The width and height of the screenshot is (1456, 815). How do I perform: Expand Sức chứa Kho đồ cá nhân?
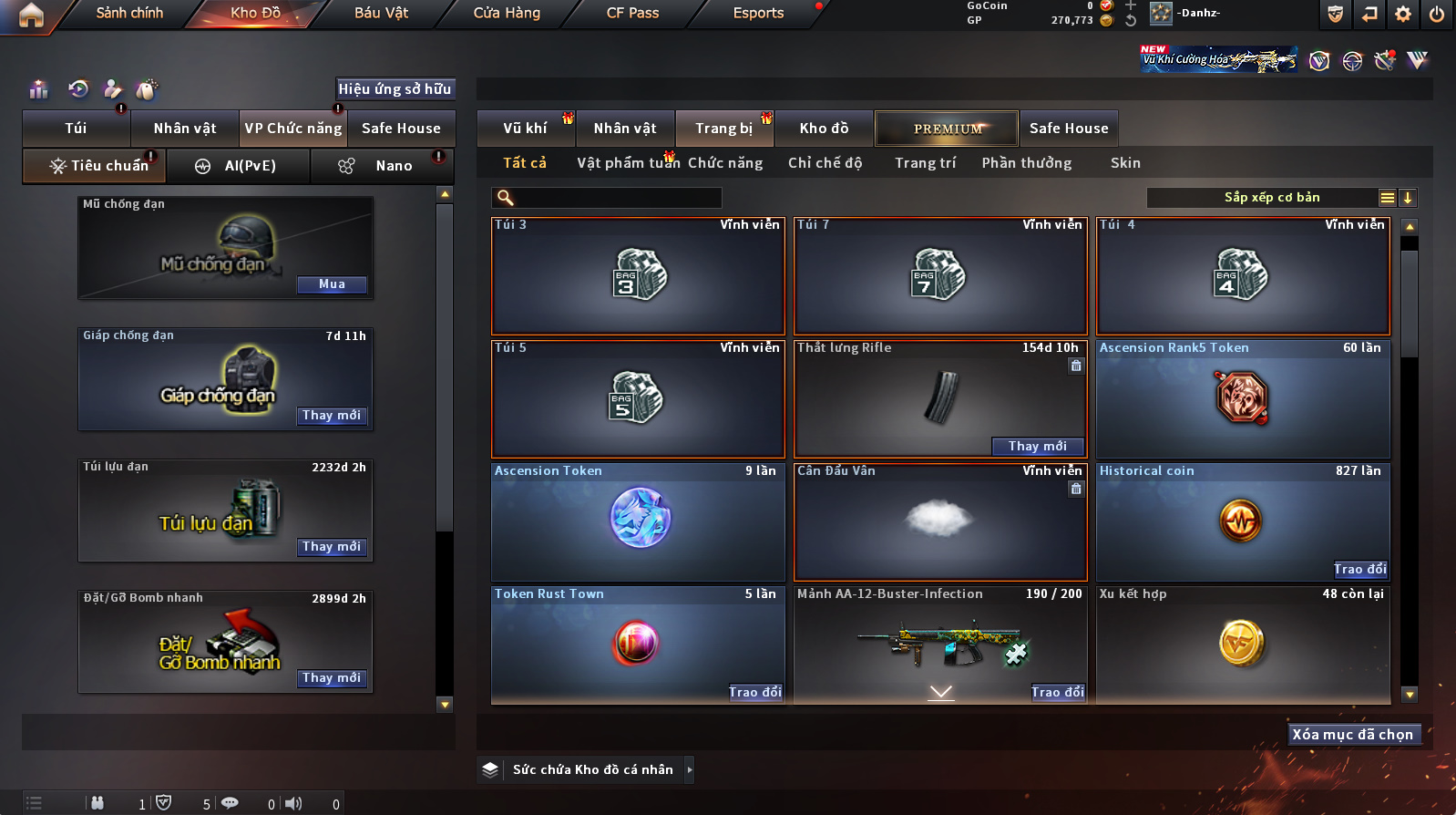tap(690, 769)
